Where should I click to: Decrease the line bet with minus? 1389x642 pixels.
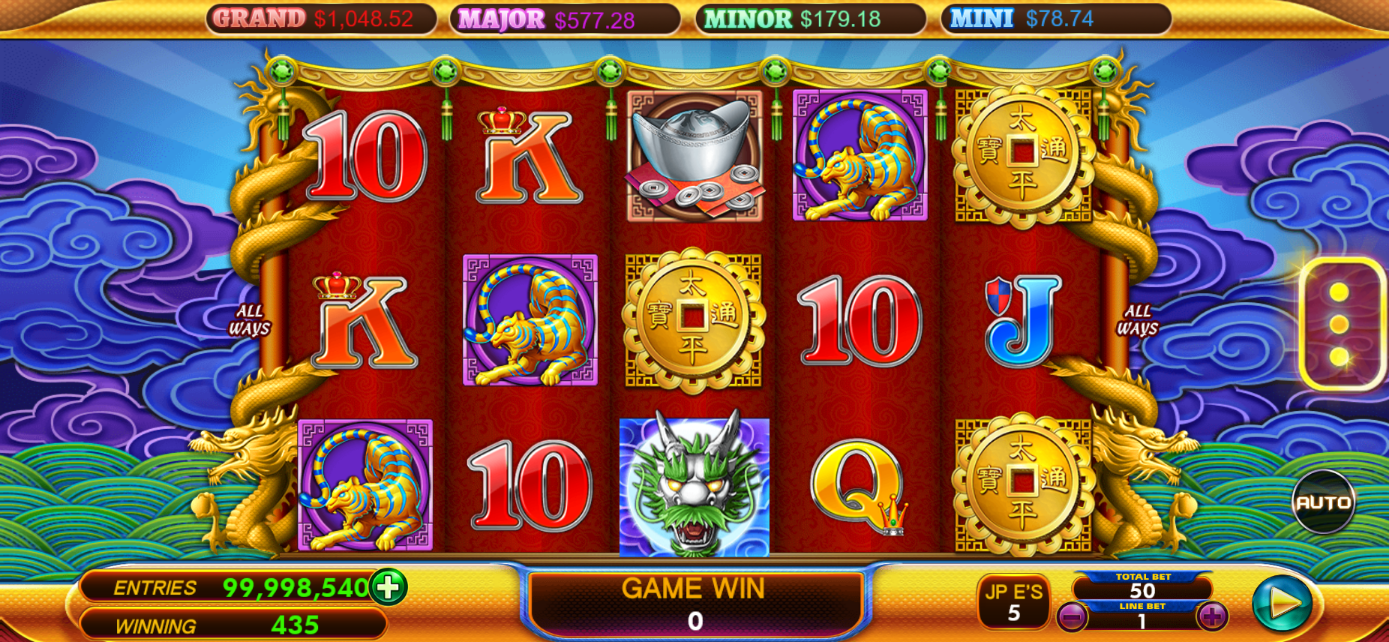pyautogui.click(x=1072, y=616)
